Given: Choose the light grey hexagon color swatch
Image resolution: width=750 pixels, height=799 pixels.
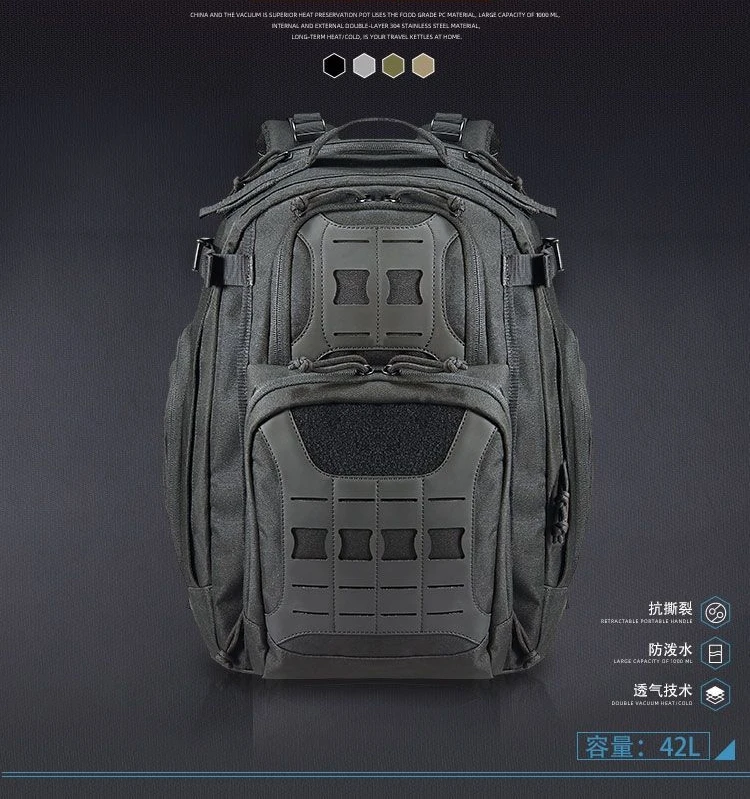Looking at the screenshot, I should point(363,66).
